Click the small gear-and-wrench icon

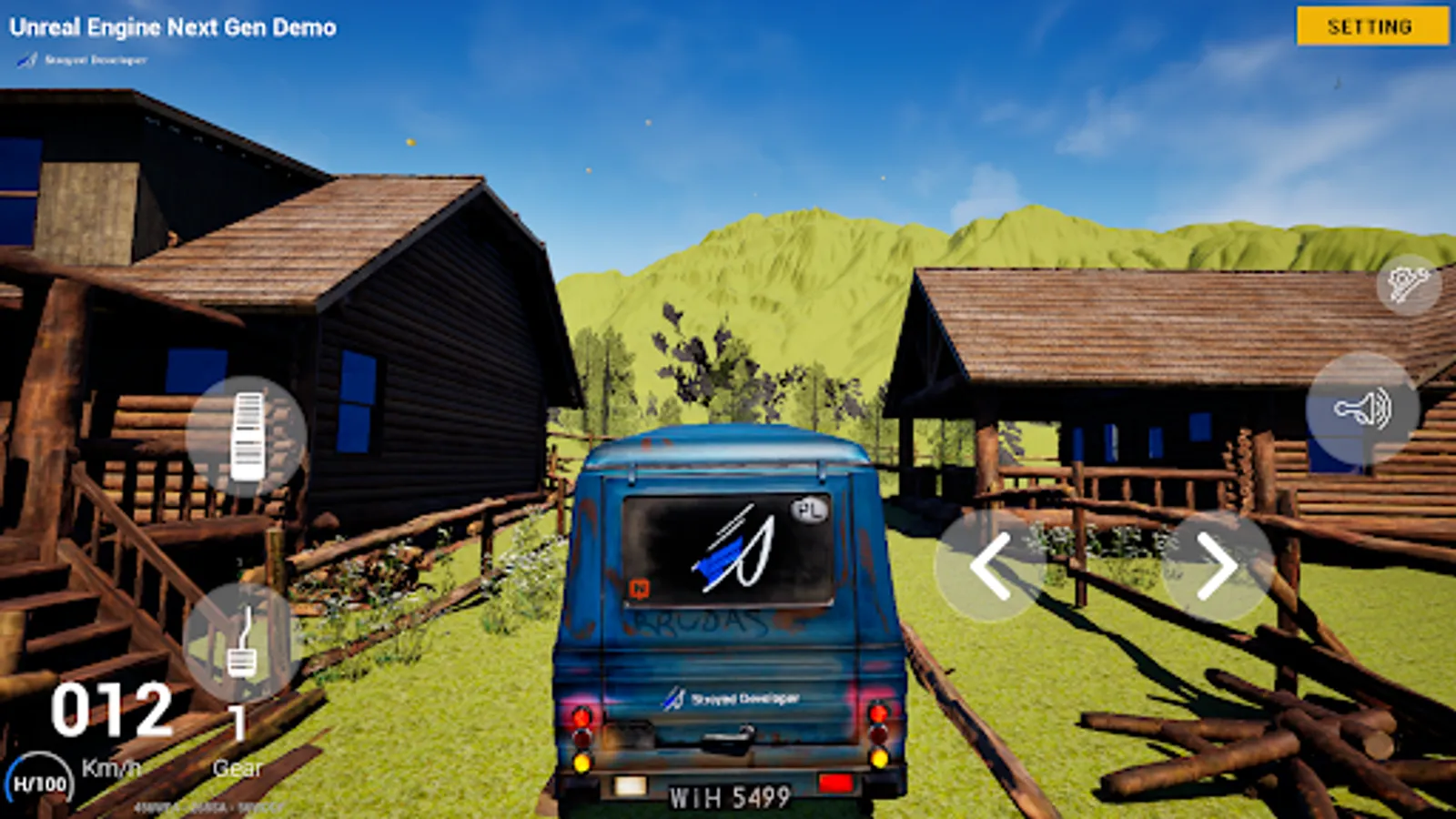click(x=1408, y=285)
